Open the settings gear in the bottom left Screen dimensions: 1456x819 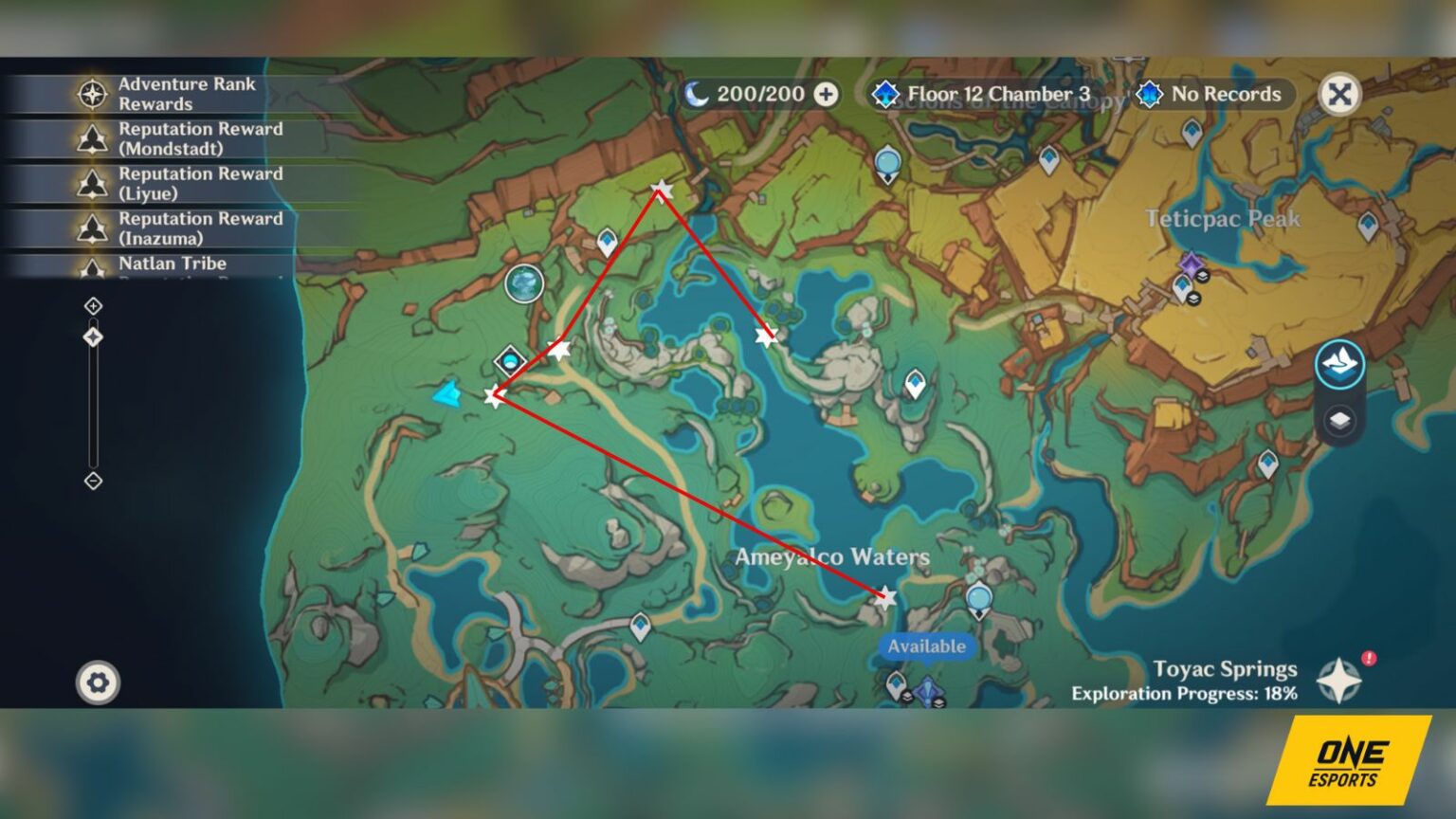tap(98, 682)
